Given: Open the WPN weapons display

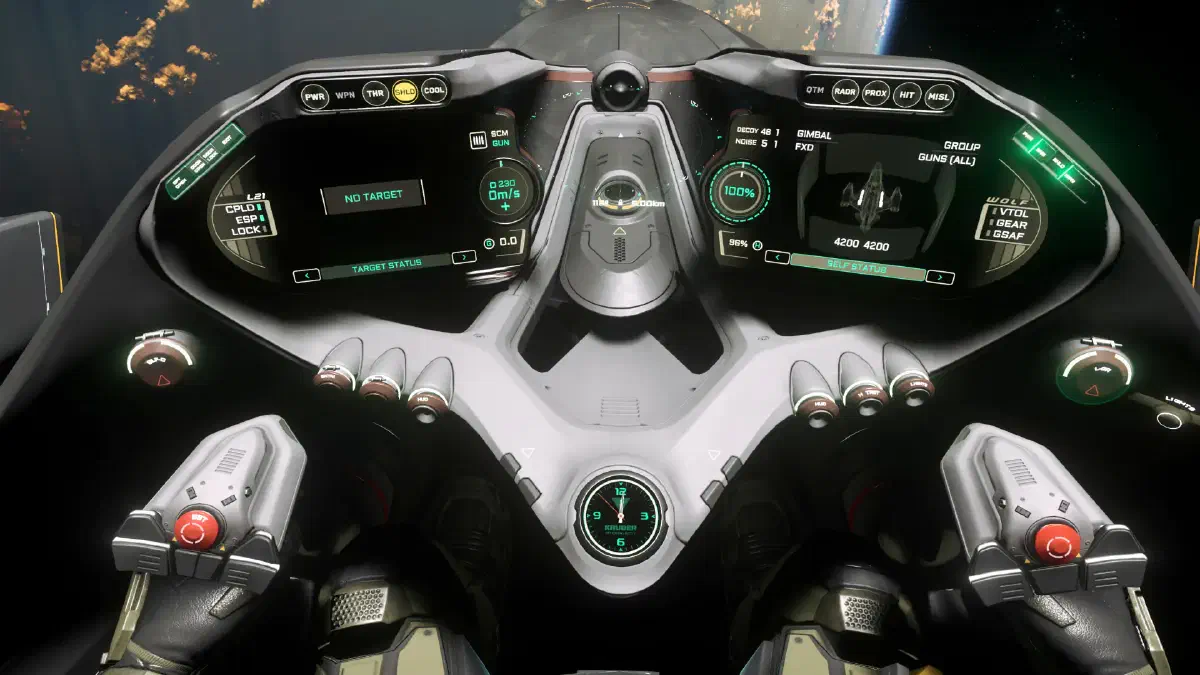Looking at the screenshot, I should tap(345, 94).
